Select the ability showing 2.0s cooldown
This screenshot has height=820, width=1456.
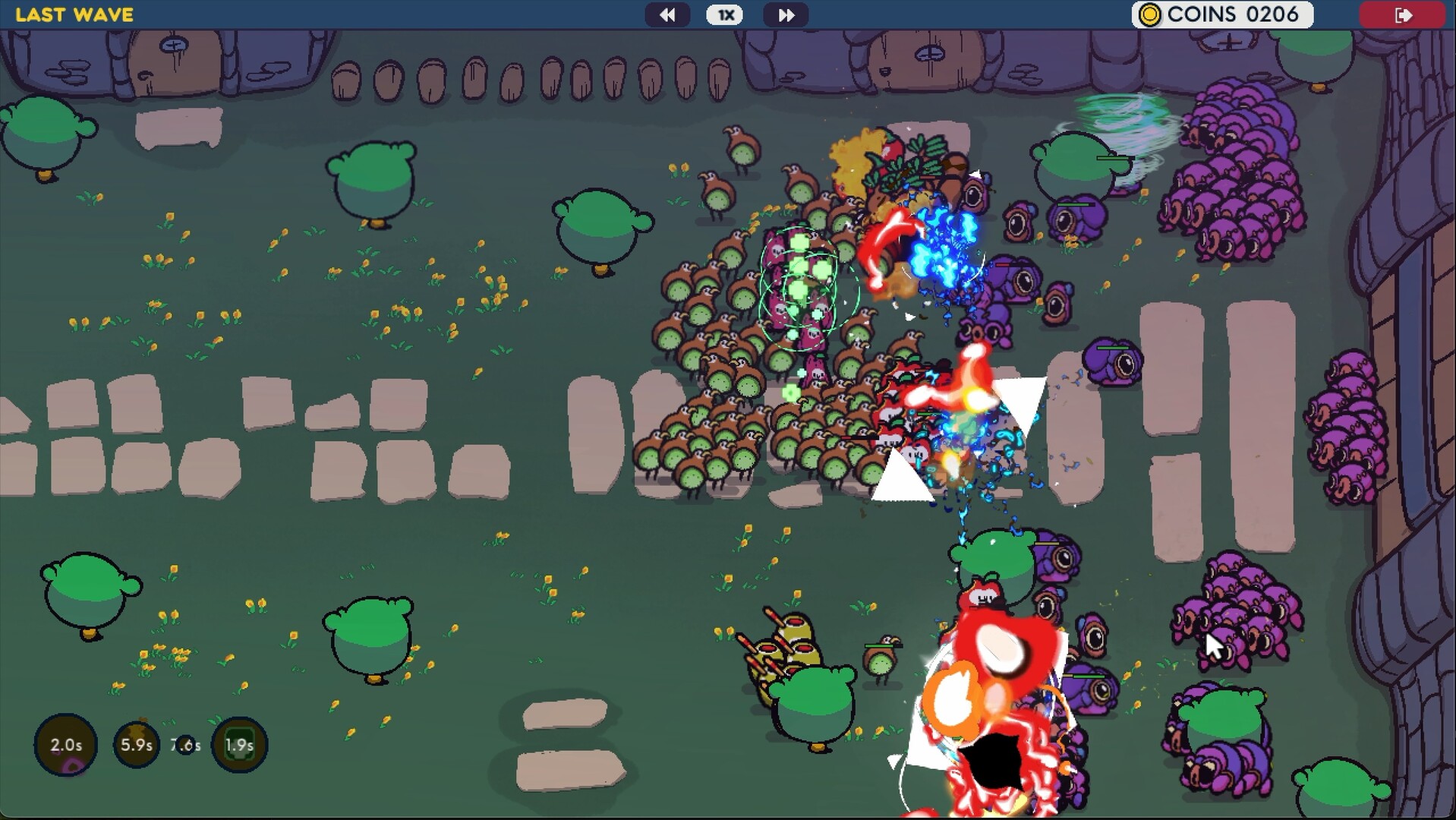[65, 745]
